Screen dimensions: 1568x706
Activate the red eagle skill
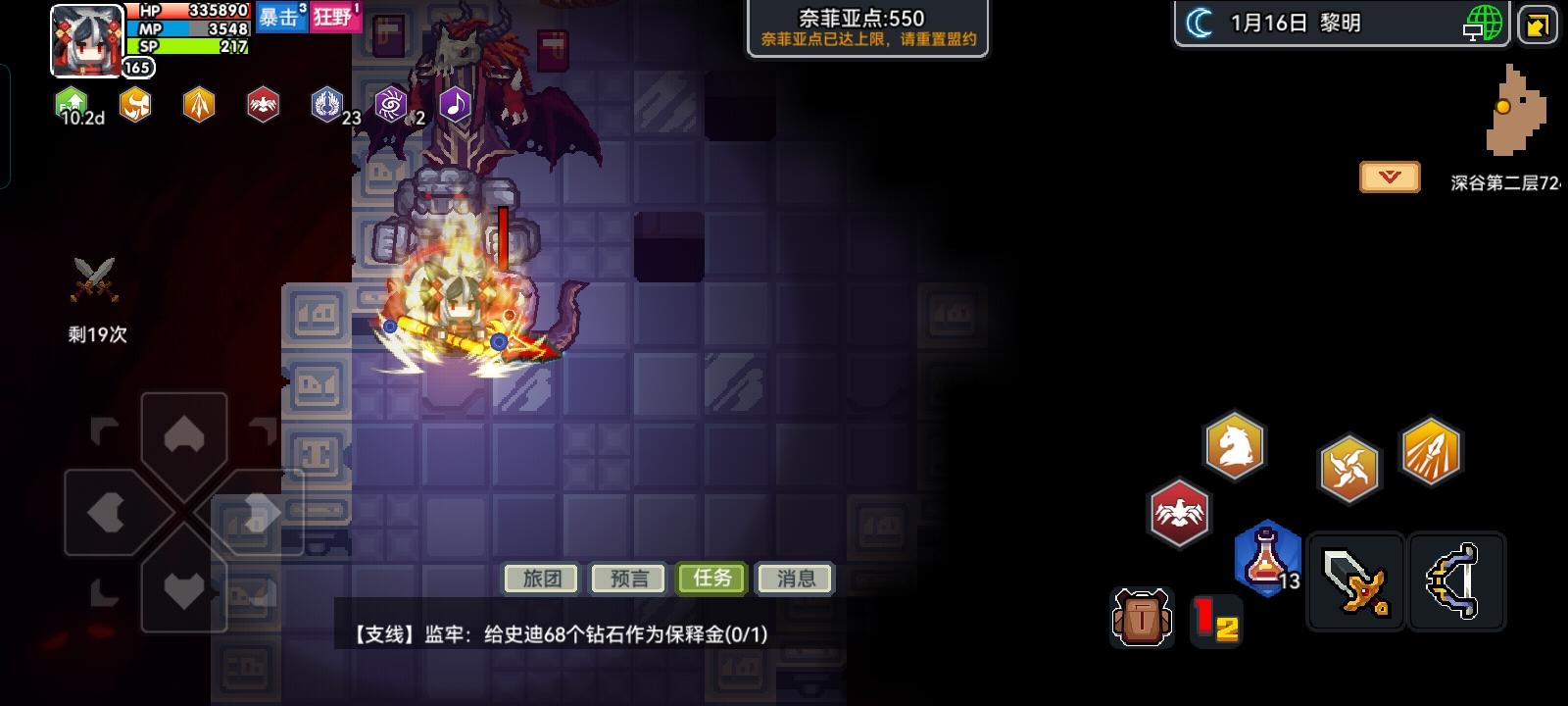click(1181, 511)
